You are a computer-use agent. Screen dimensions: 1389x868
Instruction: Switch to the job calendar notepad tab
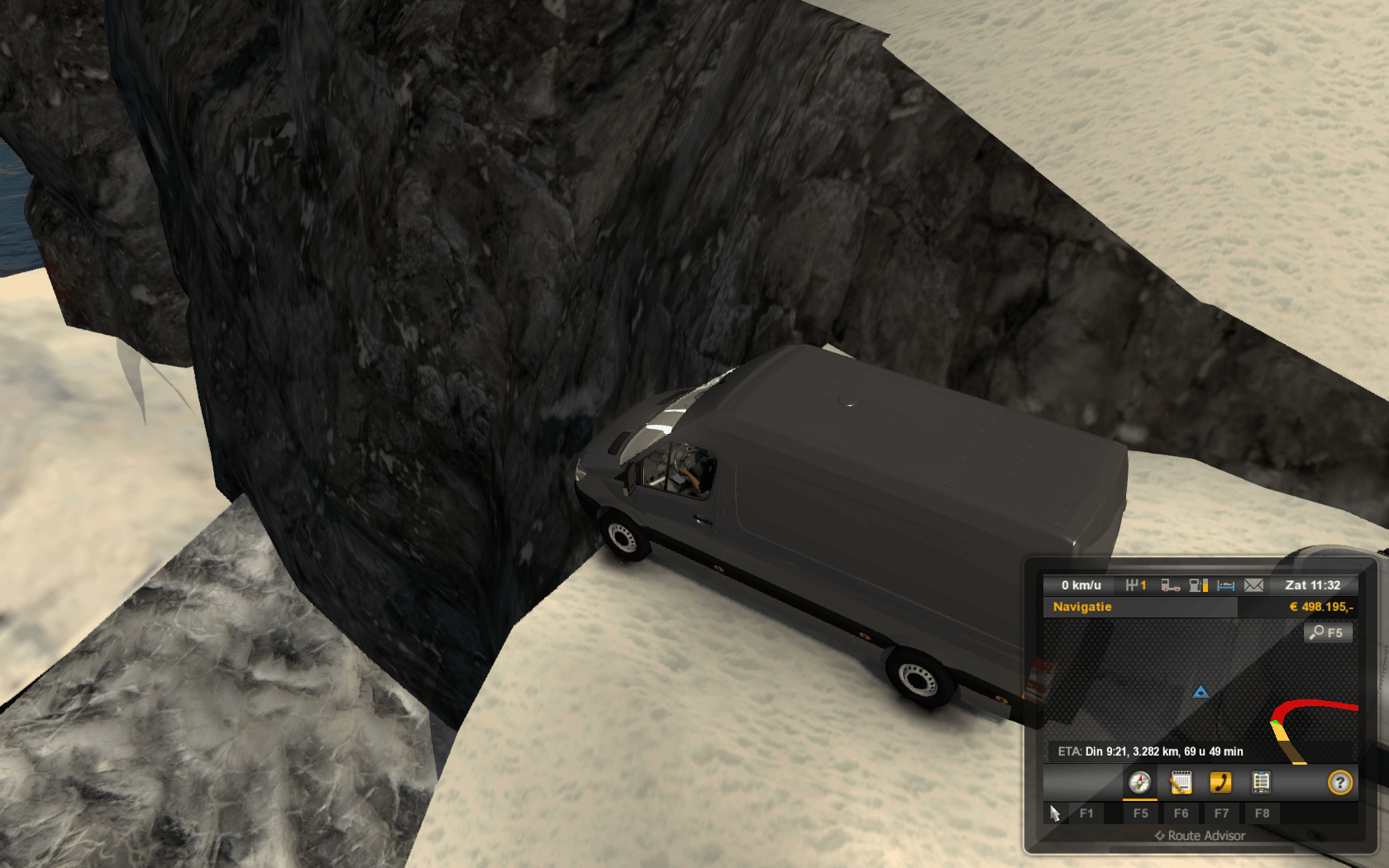(x=1181, y=782)
